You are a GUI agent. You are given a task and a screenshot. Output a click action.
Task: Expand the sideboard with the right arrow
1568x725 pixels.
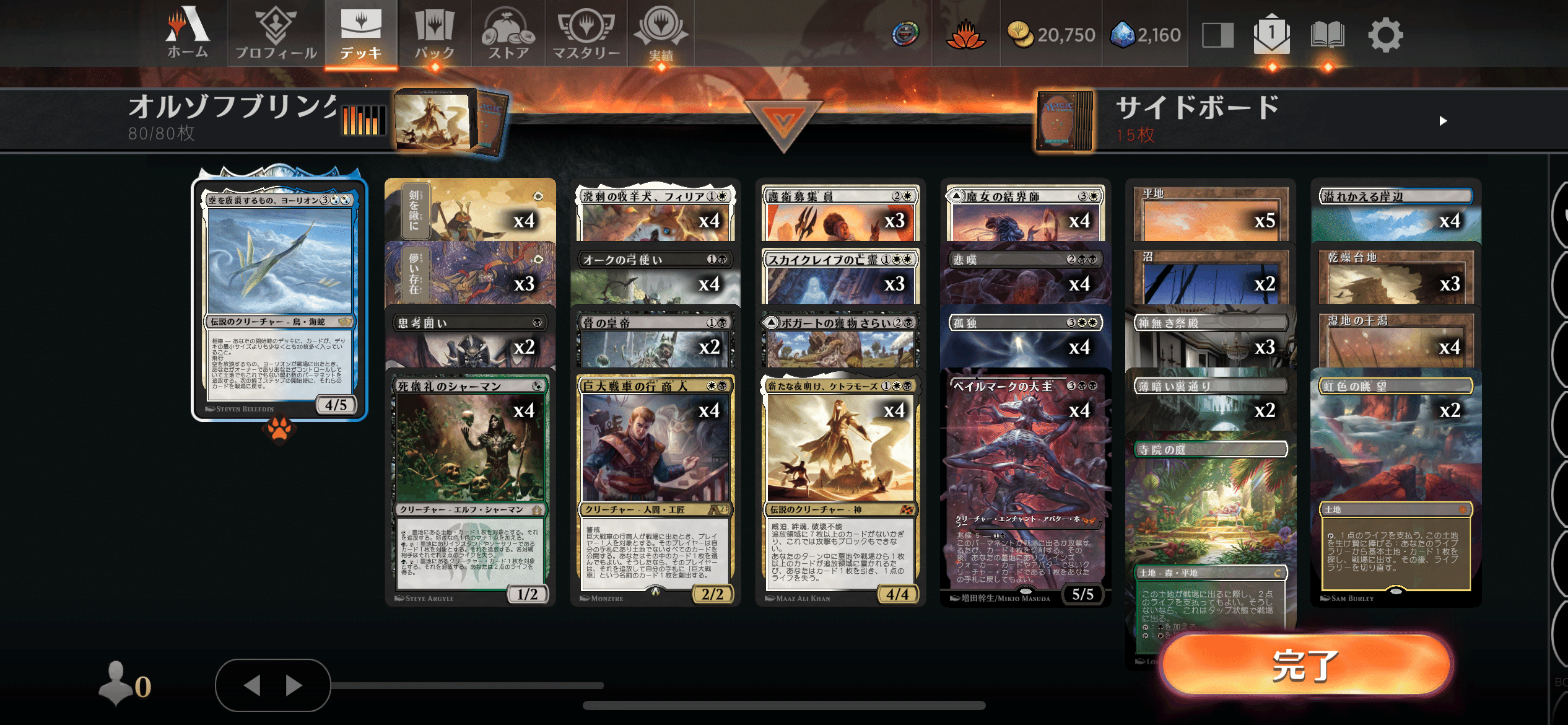coord(1444,122)
